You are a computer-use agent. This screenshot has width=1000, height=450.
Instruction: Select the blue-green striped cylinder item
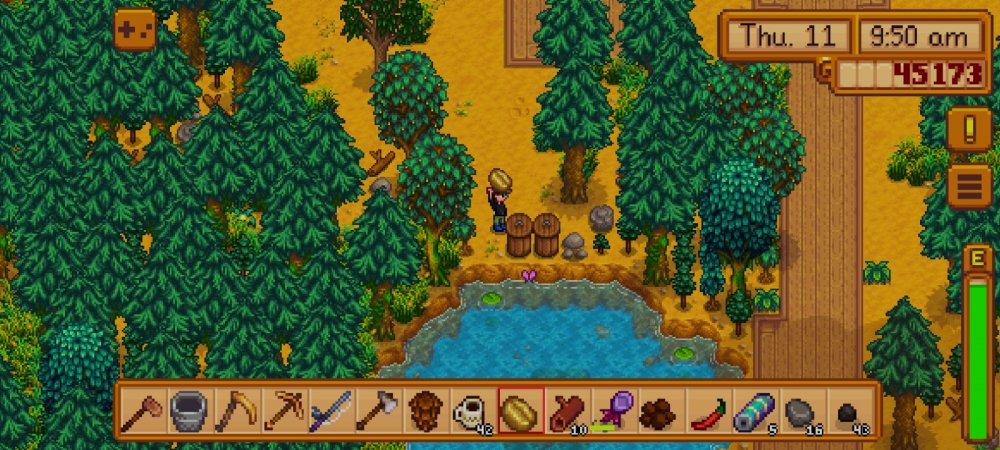tap(755, 411)
